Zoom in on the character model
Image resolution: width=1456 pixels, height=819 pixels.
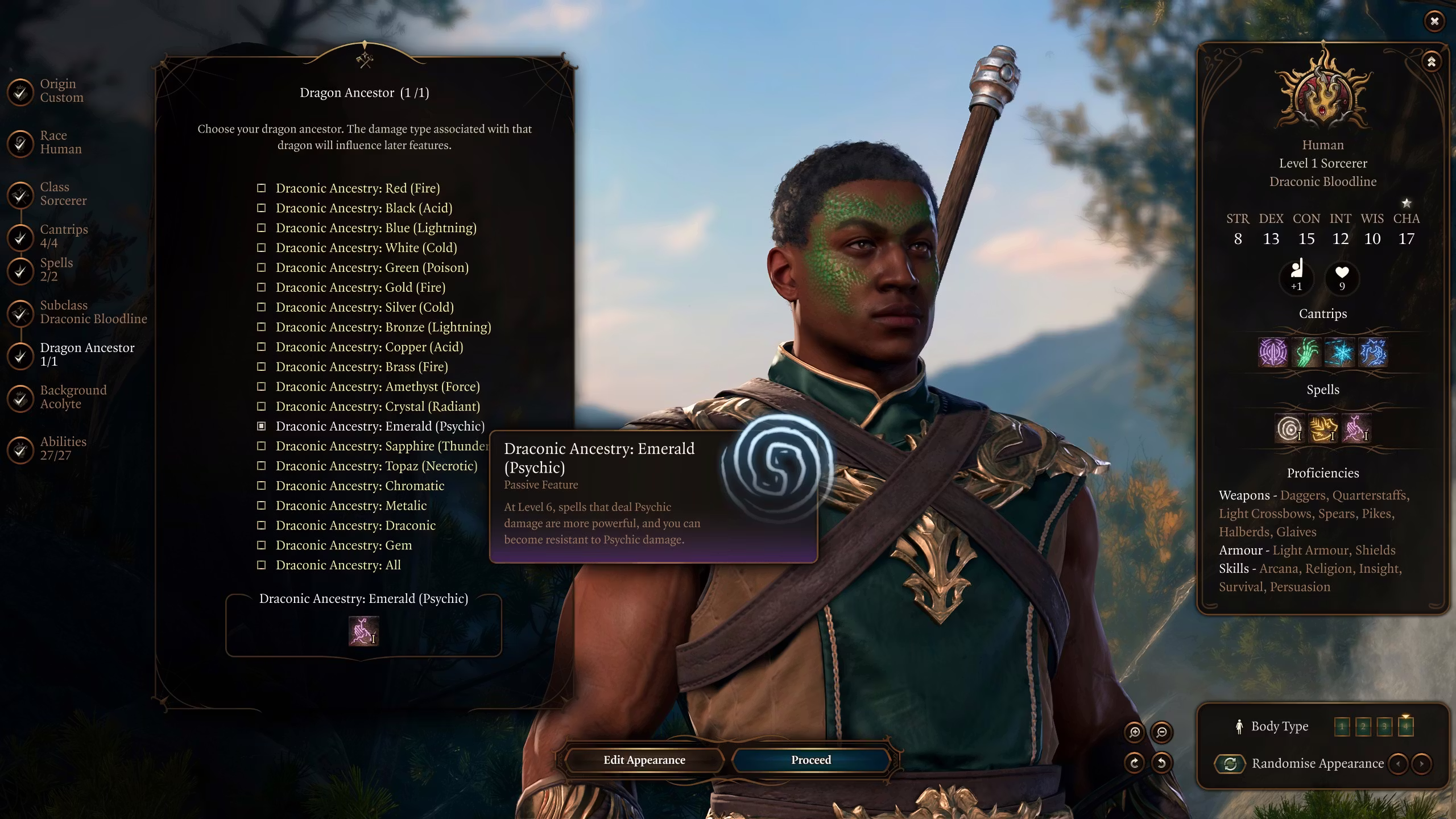pyautogui.click(x=1135, y=732)
